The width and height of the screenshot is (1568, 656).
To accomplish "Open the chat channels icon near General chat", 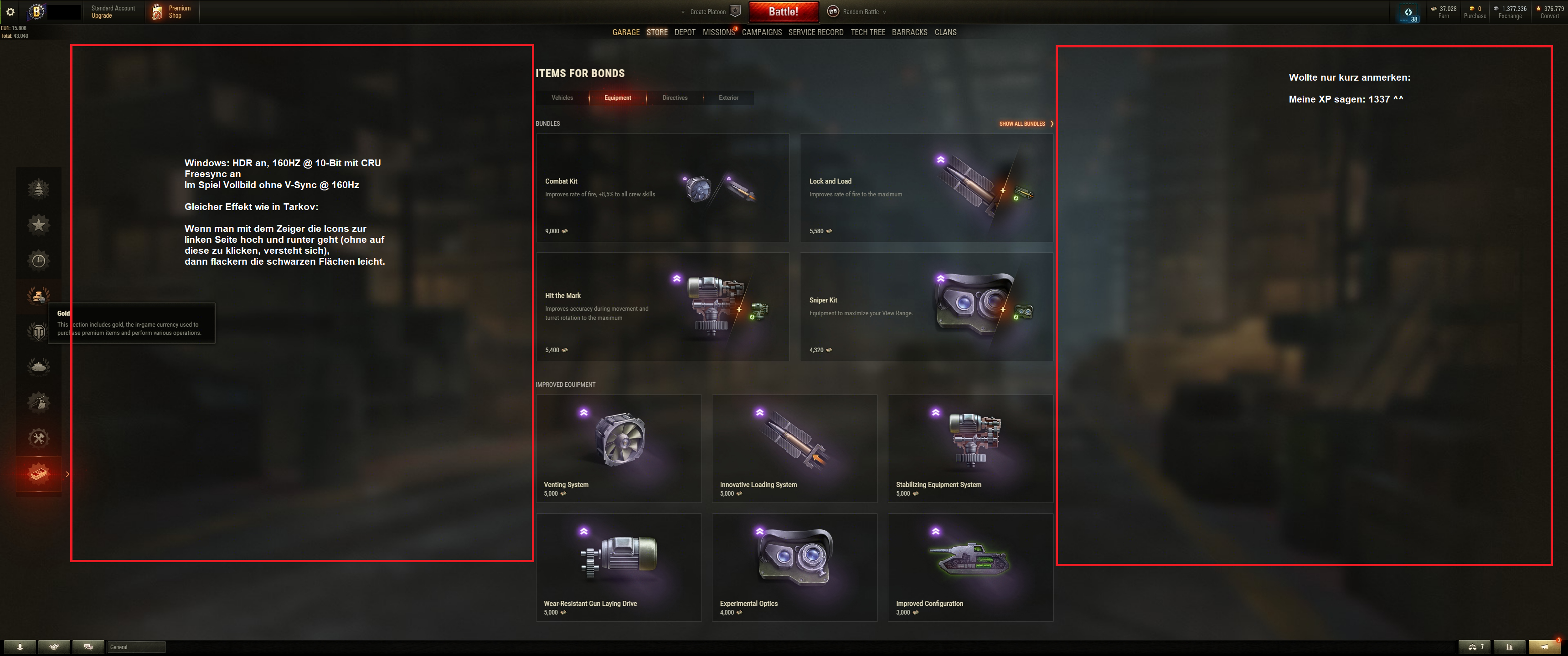I will click(89, 647).
